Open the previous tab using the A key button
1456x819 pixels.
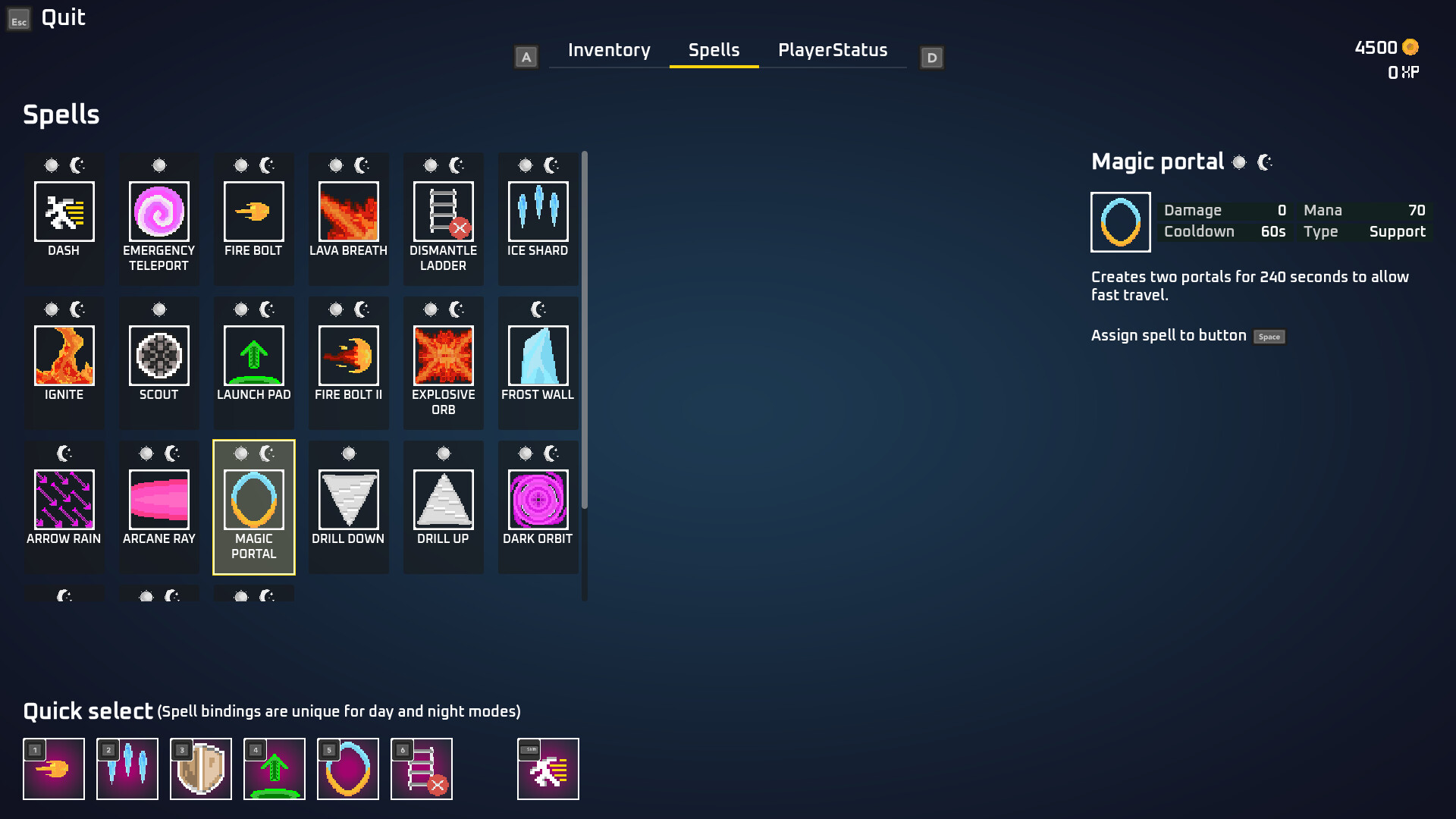pyautogui.click(x=526, y=56)
